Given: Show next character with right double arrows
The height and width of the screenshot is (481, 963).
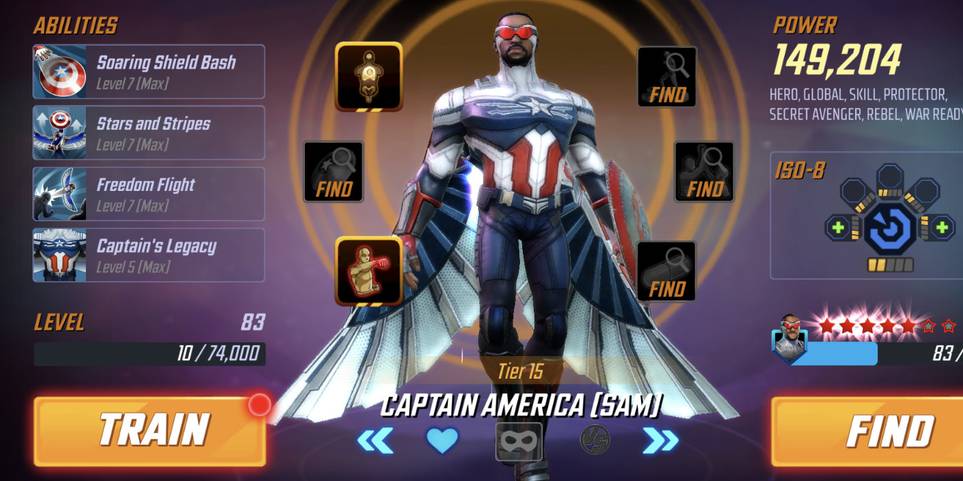Looking at the screenshot, I should (660, 440).
